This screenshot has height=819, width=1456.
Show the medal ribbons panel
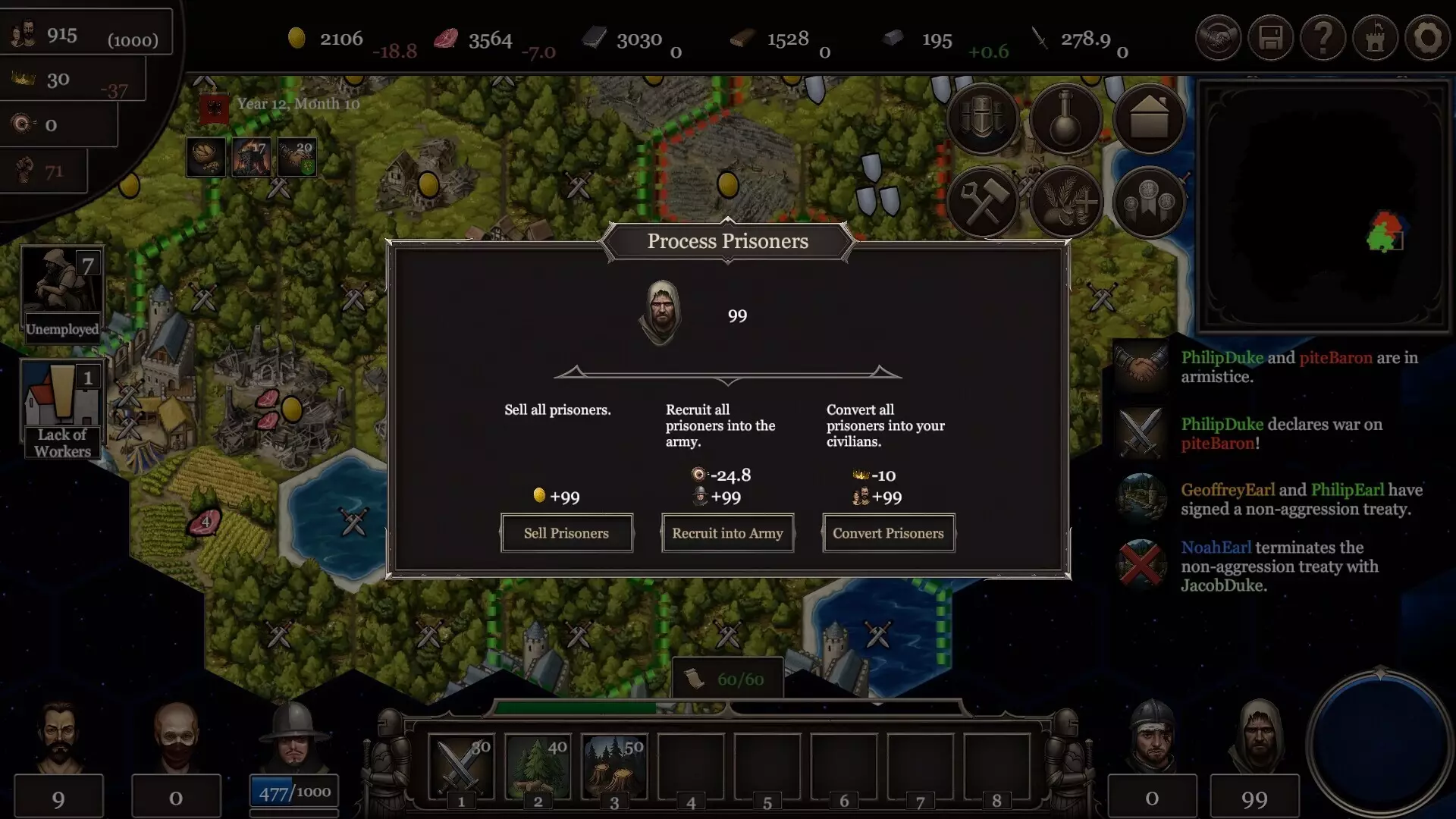(x=1149, y=202)
